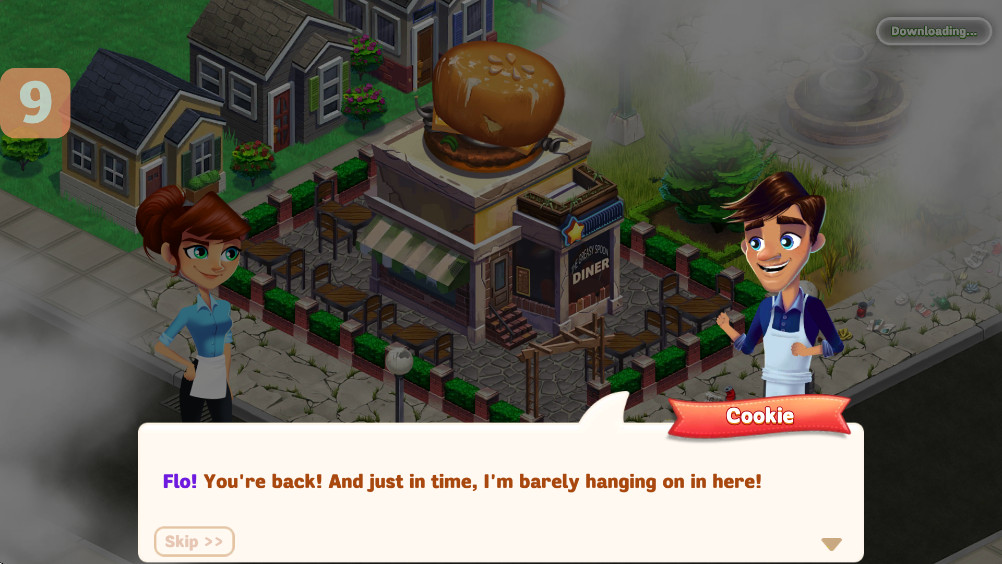
Task: Skip the dialogue with Cookie
Action: point(194,541)
